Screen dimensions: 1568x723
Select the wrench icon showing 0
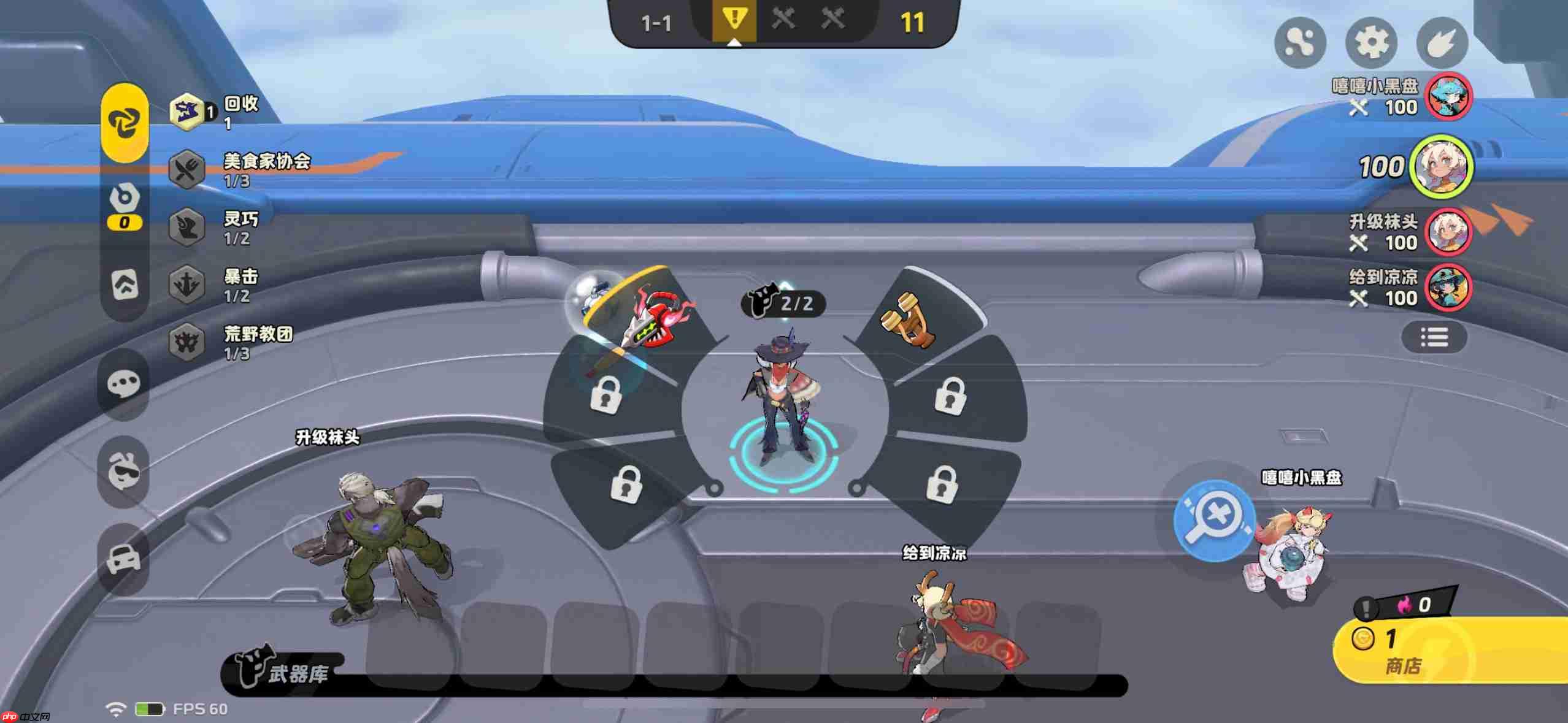click(x=124, y=202)
